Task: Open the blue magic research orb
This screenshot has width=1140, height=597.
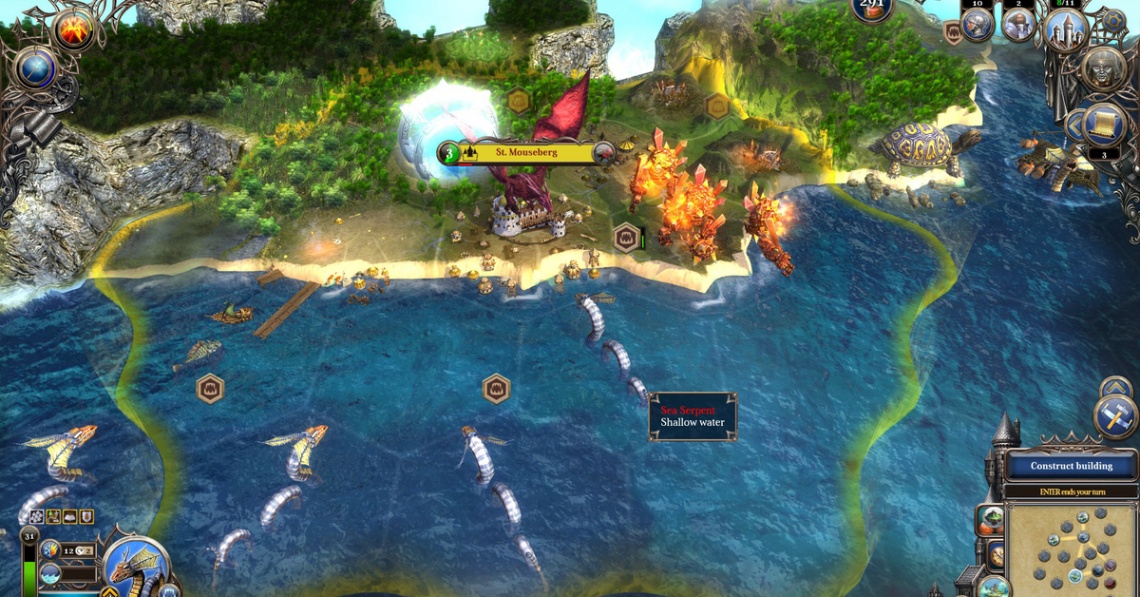Action: click(x=36, y=68)
